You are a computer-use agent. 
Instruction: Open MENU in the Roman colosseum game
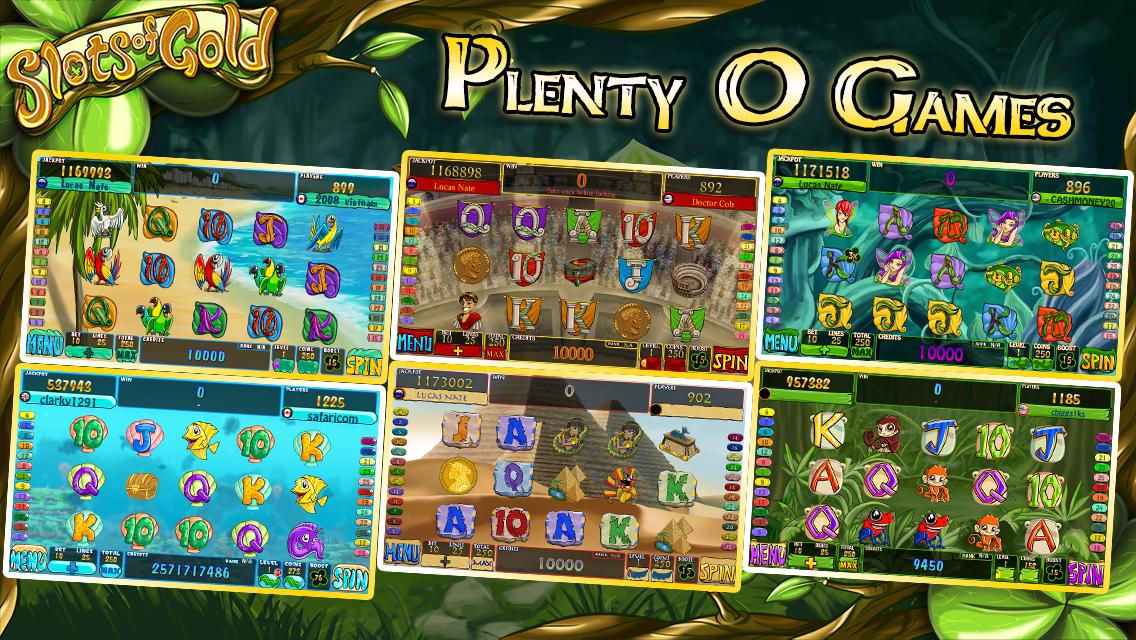(x=414, y=345)
